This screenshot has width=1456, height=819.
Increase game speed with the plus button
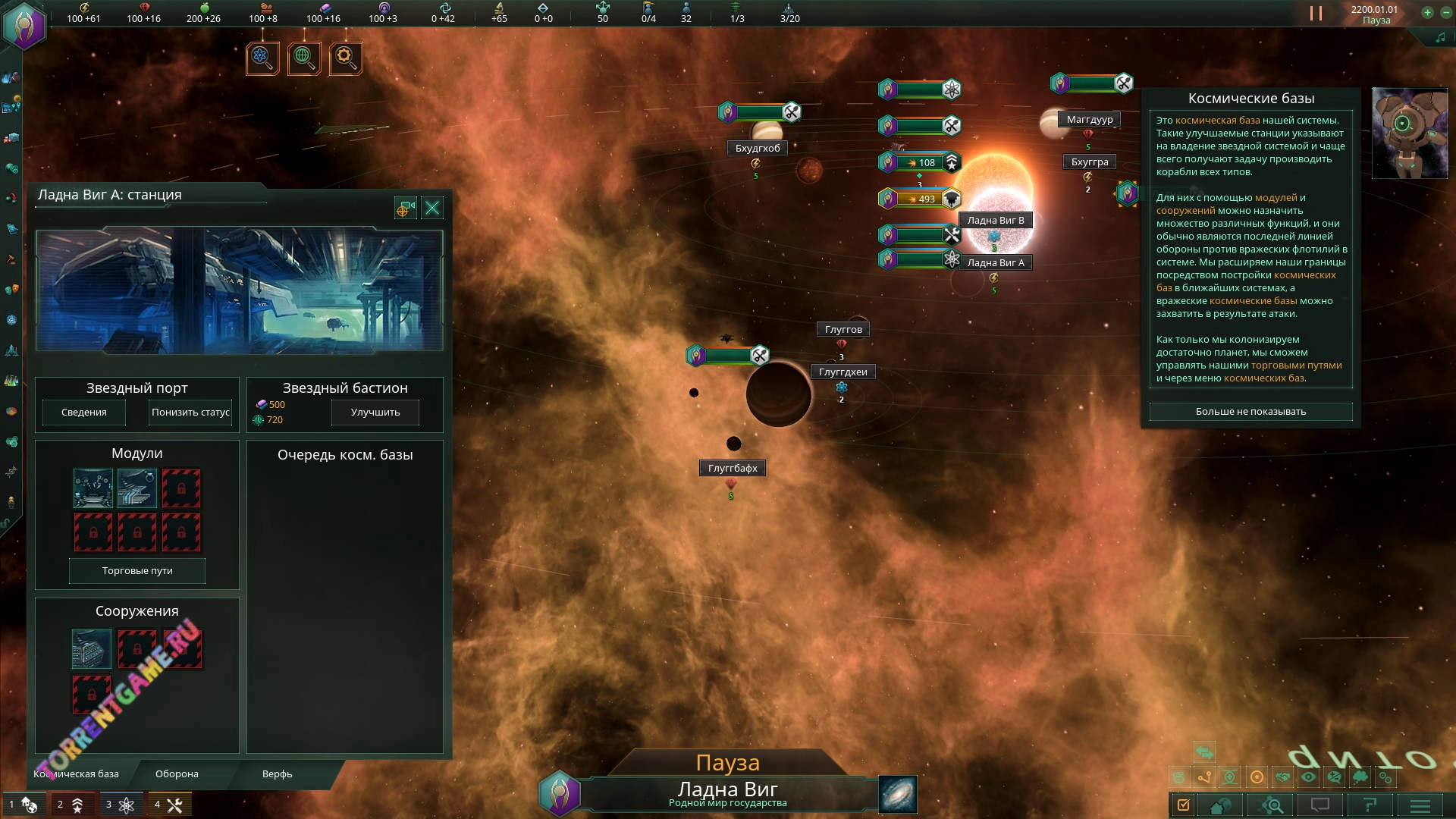click(1427, 13)
